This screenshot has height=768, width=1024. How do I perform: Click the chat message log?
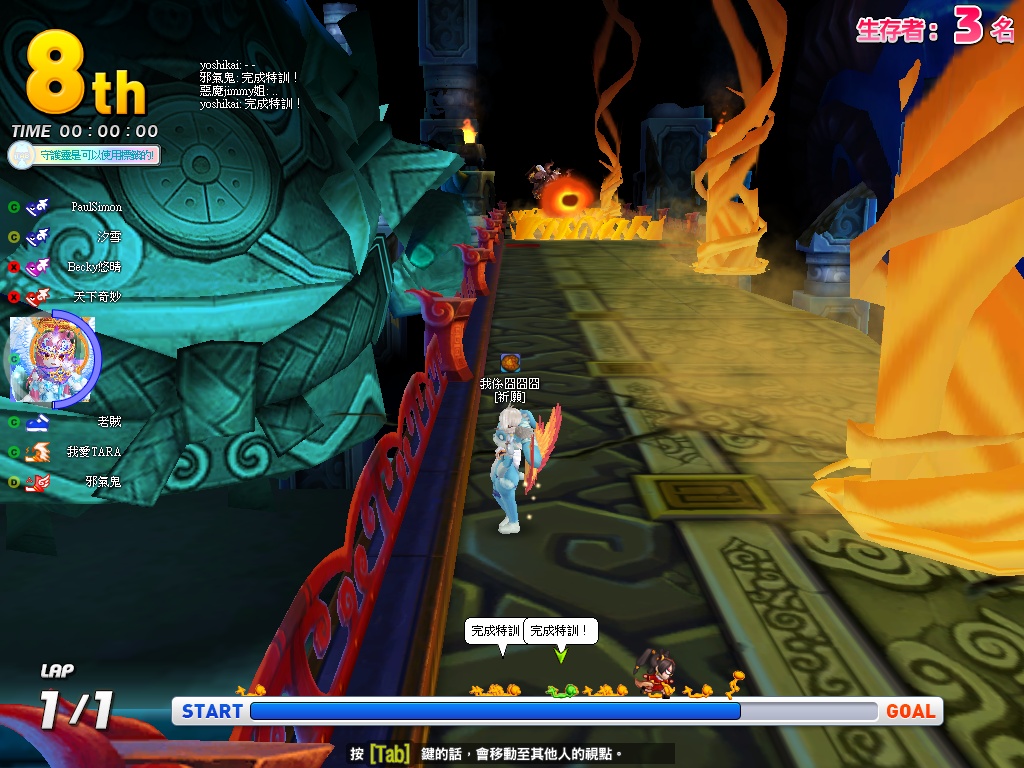tap(250, 84)
